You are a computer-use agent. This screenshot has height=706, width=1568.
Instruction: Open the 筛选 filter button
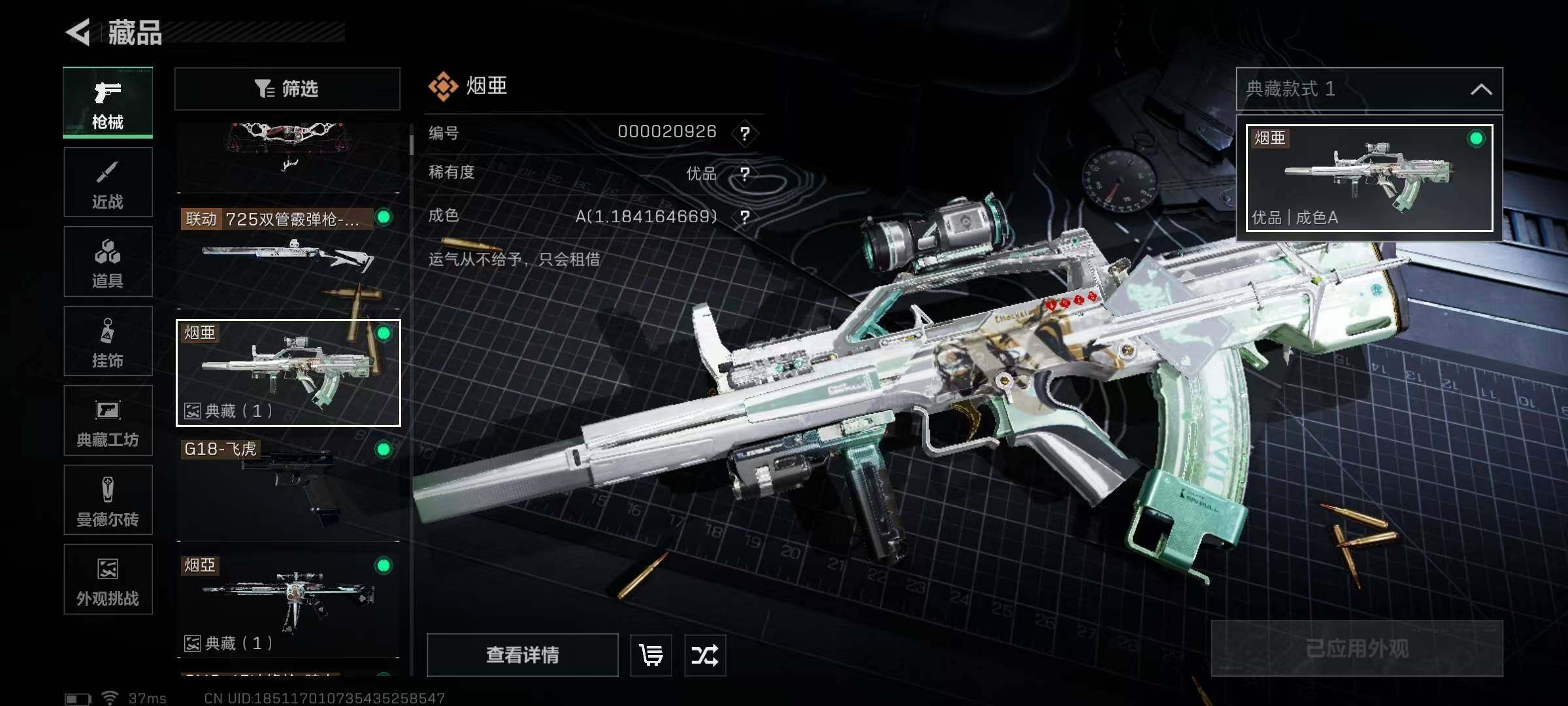(x=287, y=89)
